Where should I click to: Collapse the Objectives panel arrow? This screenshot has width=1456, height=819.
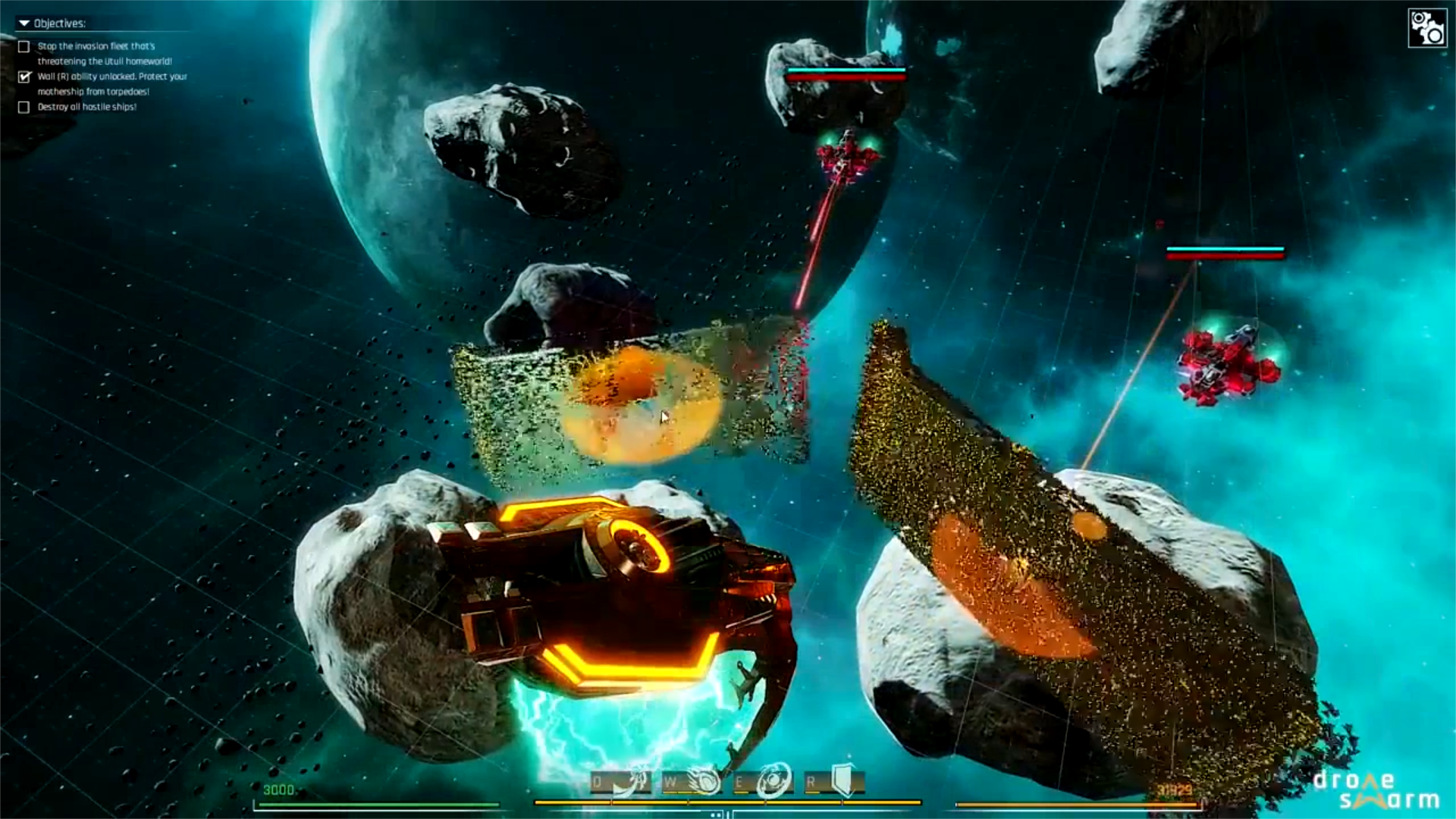coord(24,24)
